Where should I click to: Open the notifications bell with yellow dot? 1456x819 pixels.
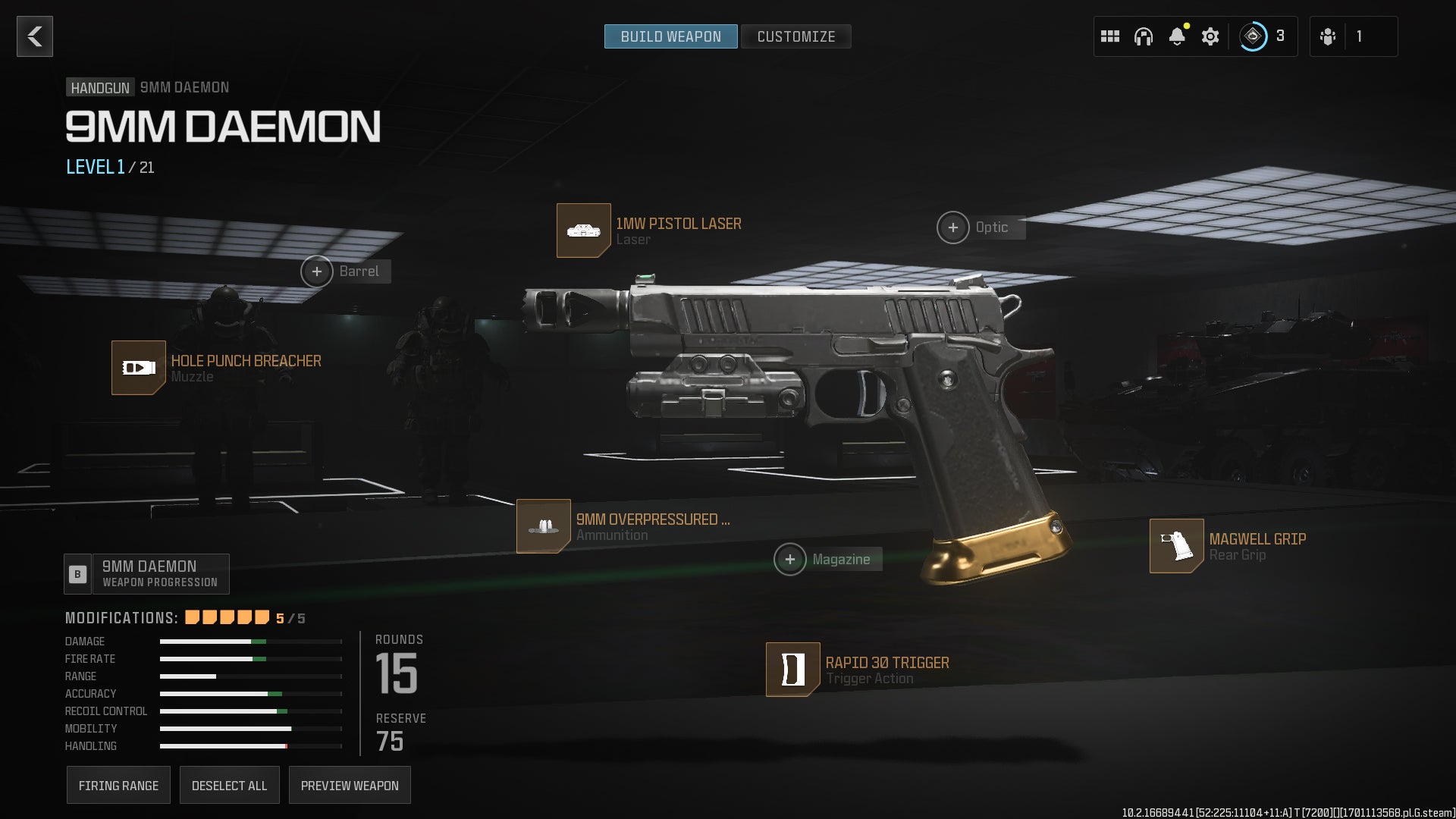click(x=1177, y=36)
